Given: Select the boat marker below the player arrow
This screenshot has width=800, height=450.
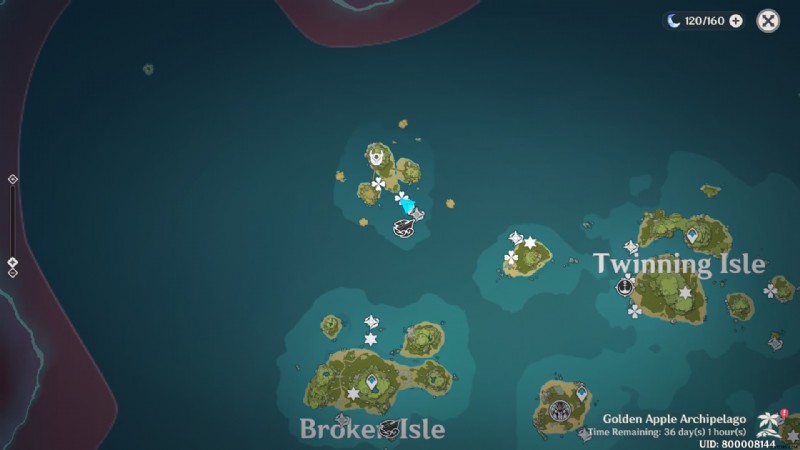Looking at the screenshot, I should click(404, 227).
